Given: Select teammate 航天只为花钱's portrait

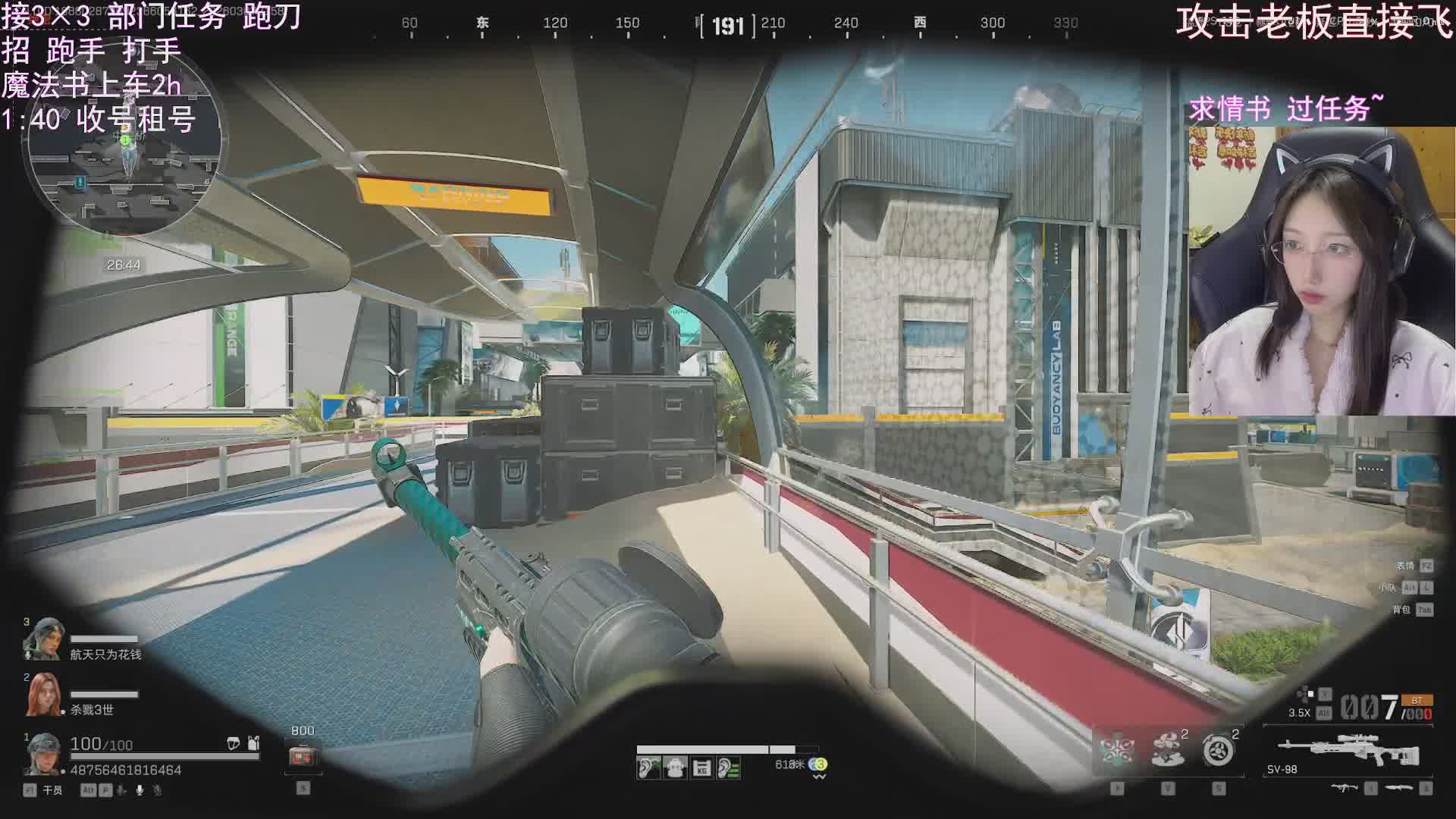Looking at the screenshot, I should tap(42, 639).
